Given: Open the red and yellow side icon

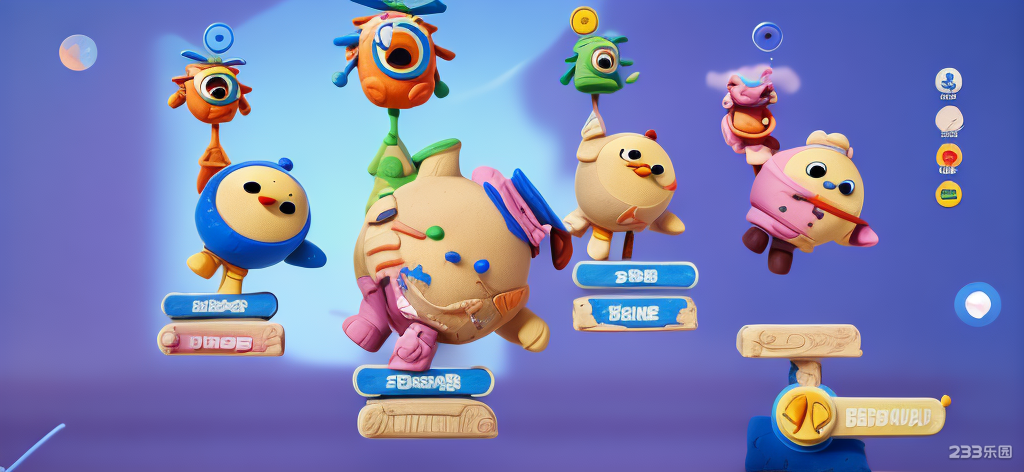Looking at the screenshot, I should click(x=948, y=156).
